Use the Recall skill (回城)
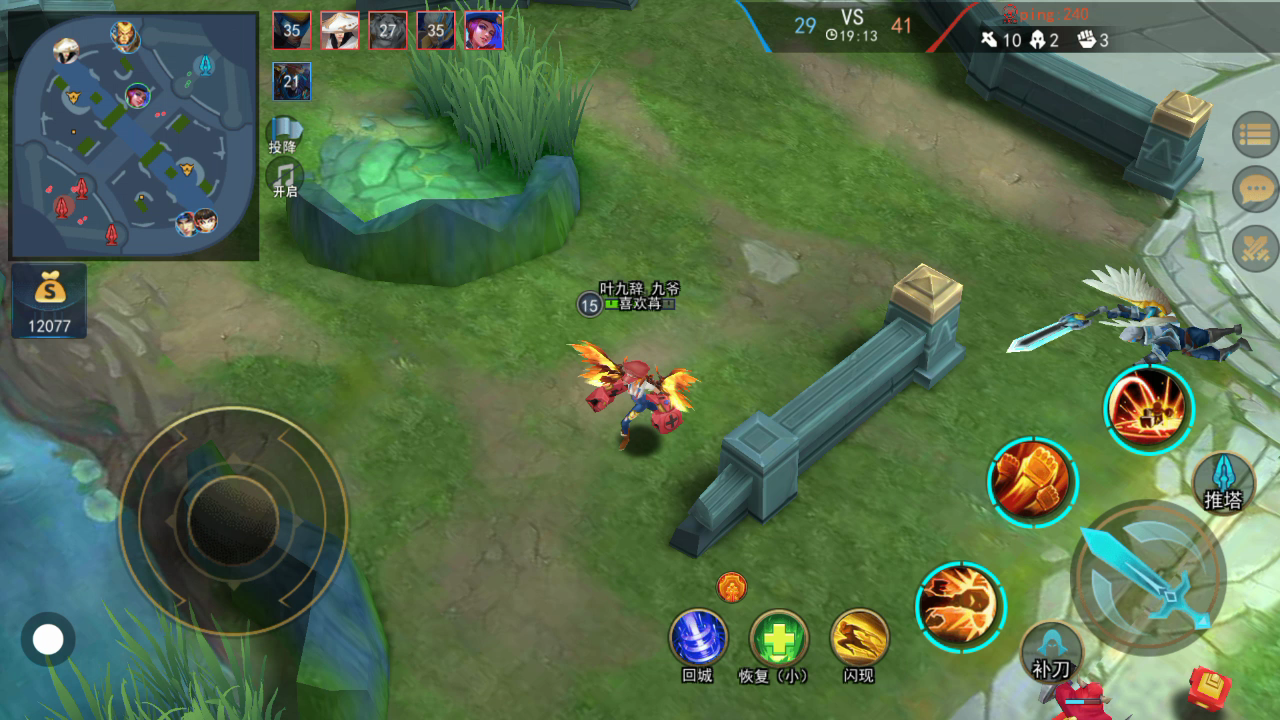 (698, 637)
